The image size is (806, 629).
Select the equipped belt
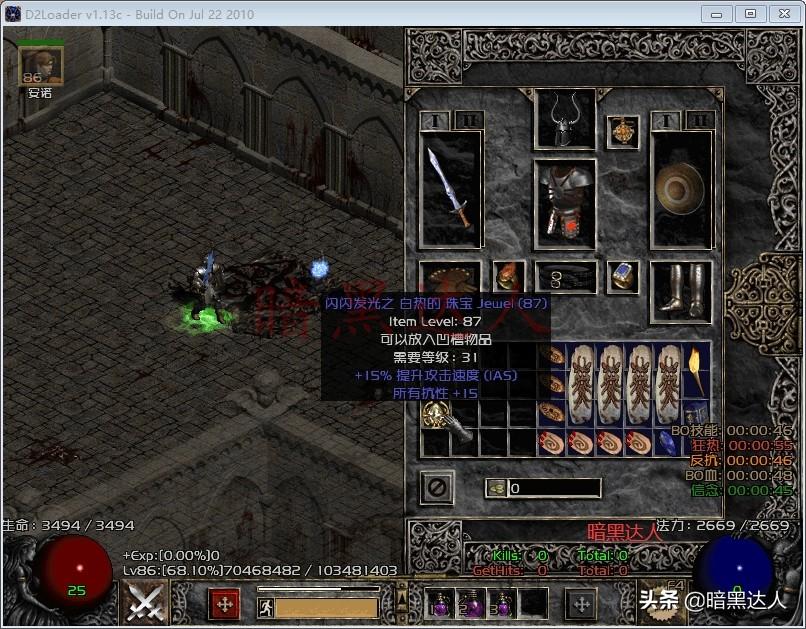click(565, 277)
